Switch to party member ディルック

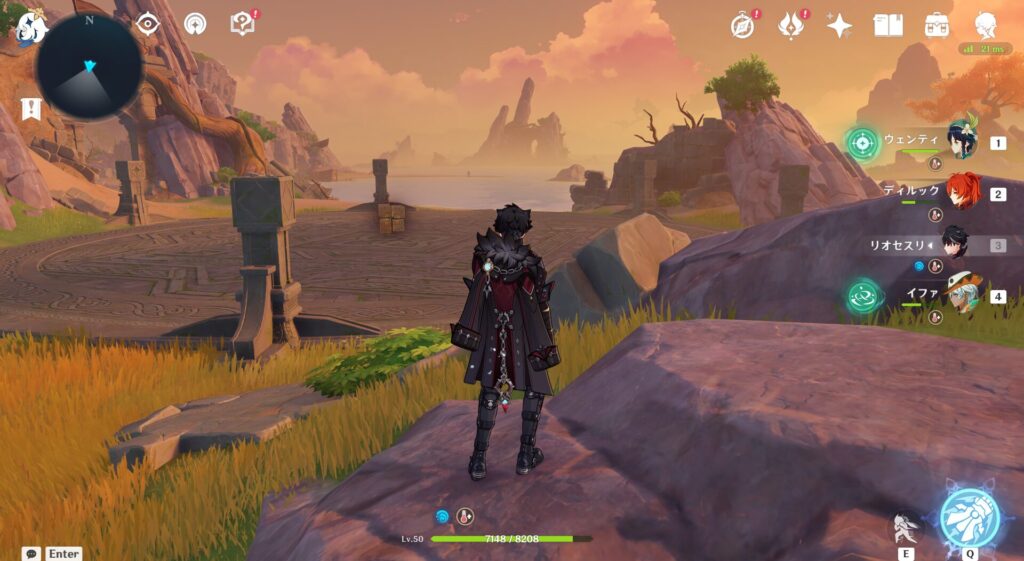coord(963,193)
